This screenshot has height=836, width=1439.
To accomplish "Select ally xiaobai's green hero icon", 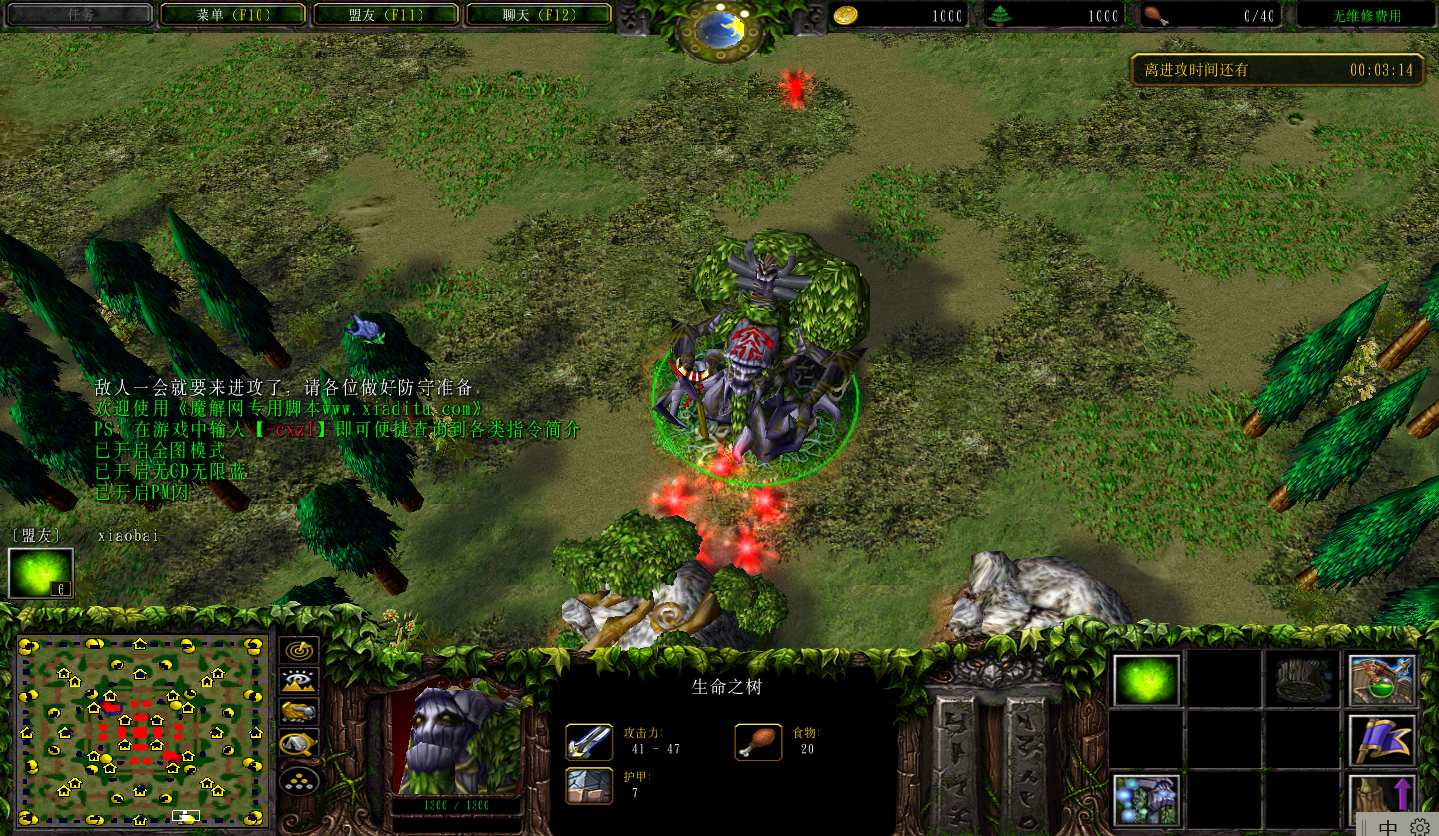I will [41, 573].
